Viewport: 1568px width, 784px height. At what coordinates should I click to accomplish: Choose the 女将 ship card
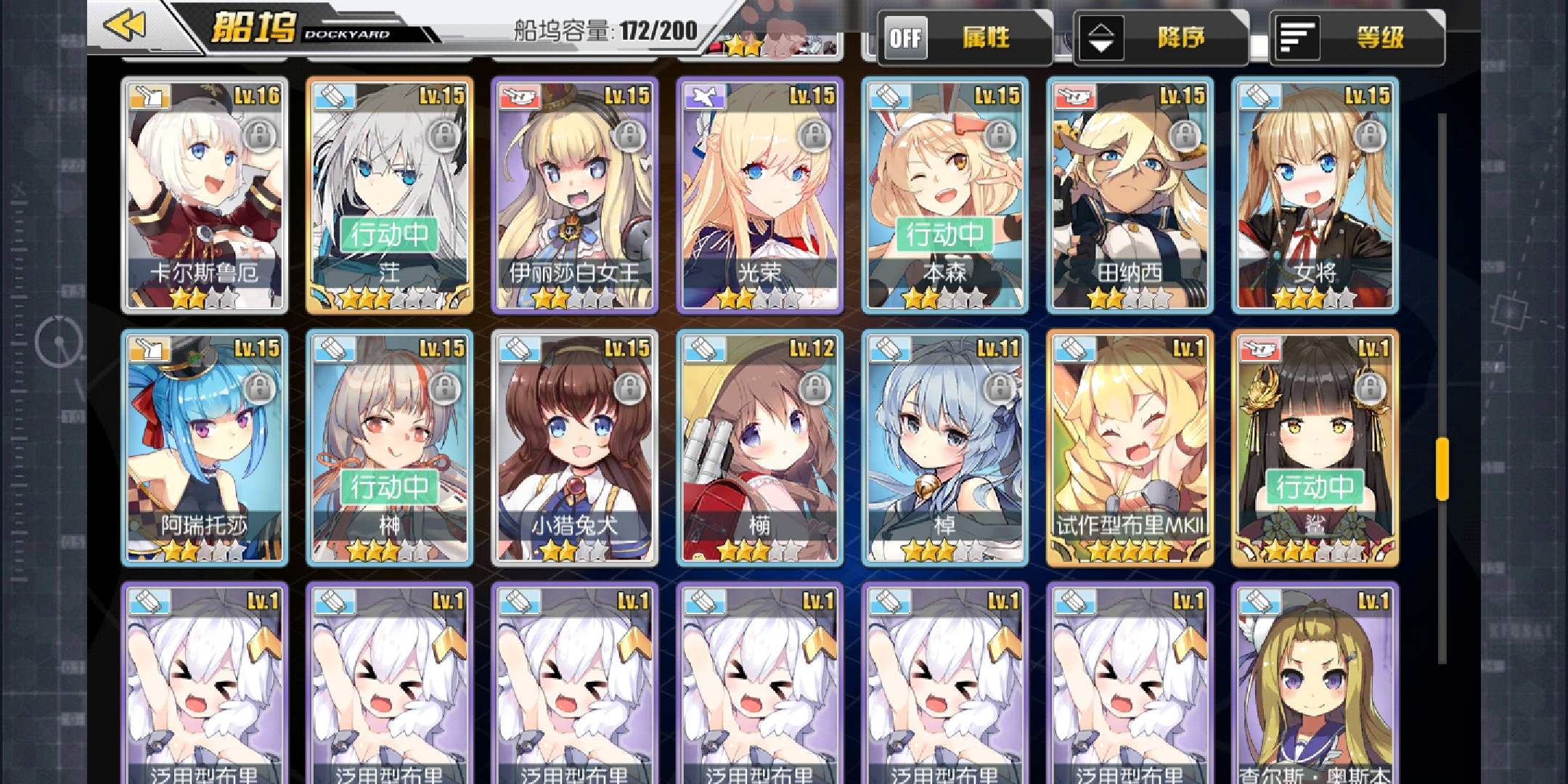point(1315,195)
